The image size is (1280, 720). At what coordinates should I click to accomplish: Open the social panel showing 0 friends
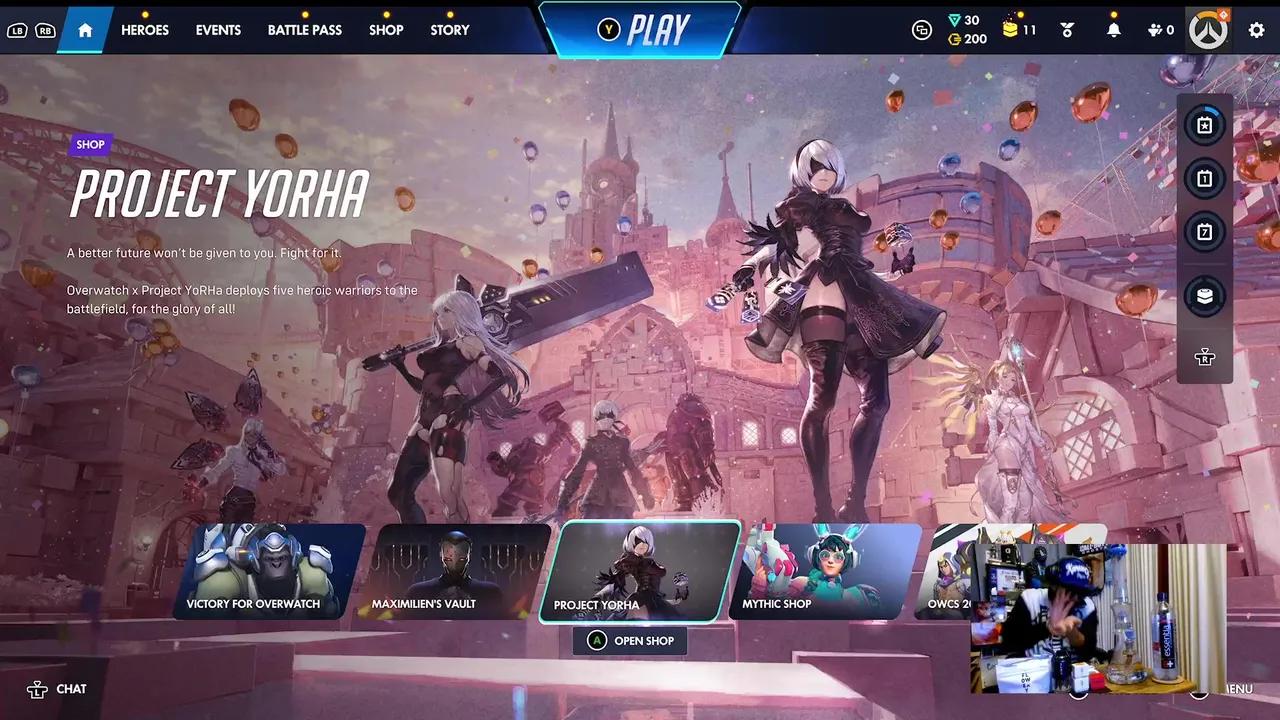1155,30
